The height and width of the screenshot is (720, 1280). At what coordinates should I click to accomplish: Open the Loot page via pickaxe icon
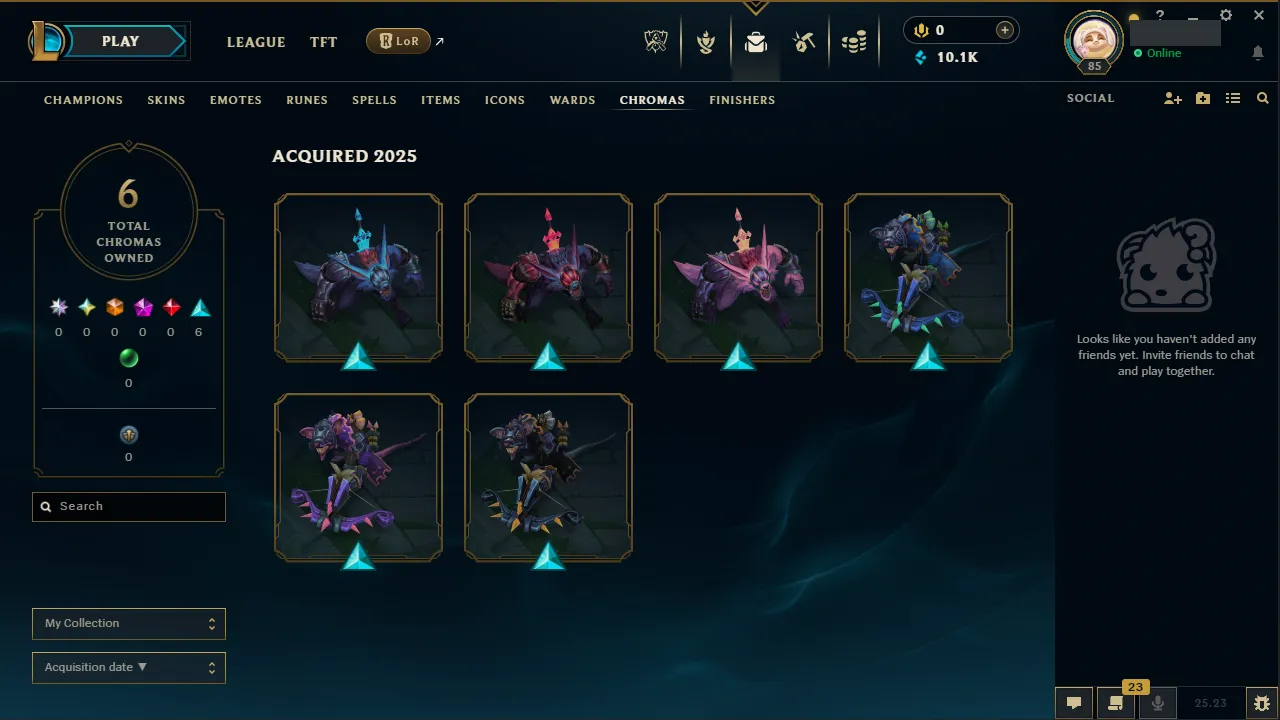pos(805,41)
